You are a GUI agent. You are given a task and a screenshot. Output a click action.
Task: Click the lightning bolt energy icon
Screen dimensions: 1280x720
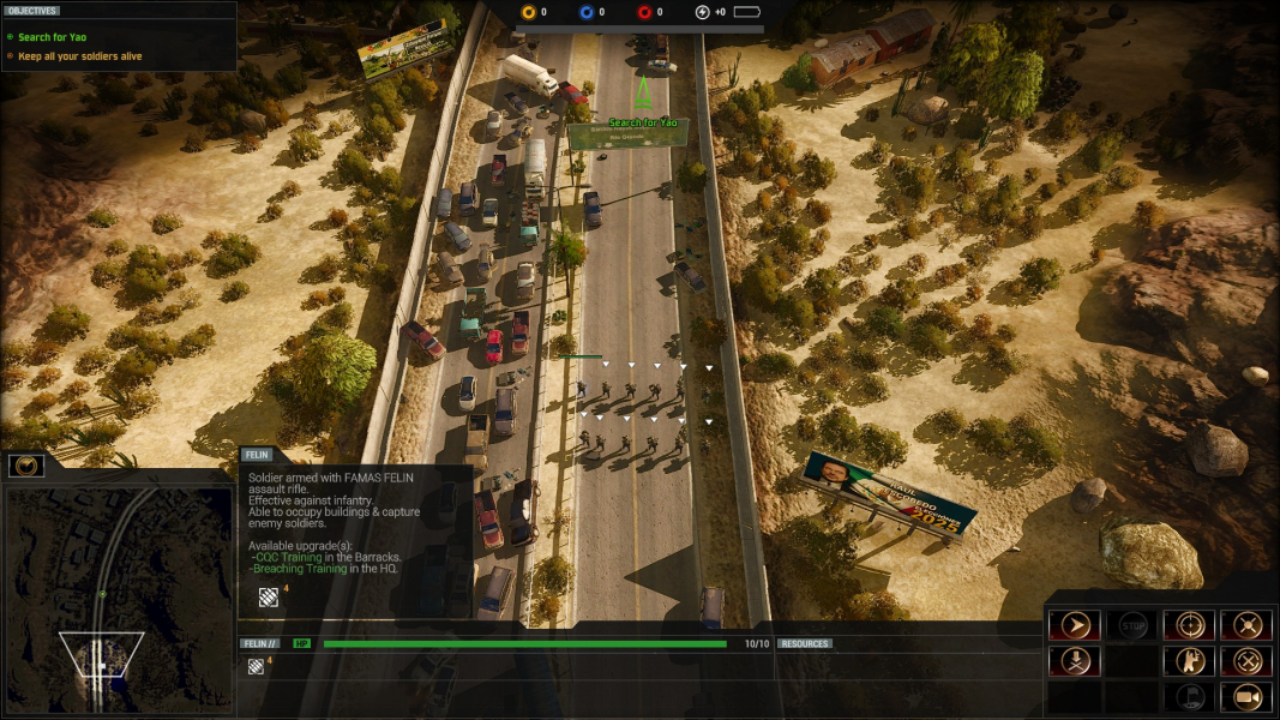[x=702, y=12]
